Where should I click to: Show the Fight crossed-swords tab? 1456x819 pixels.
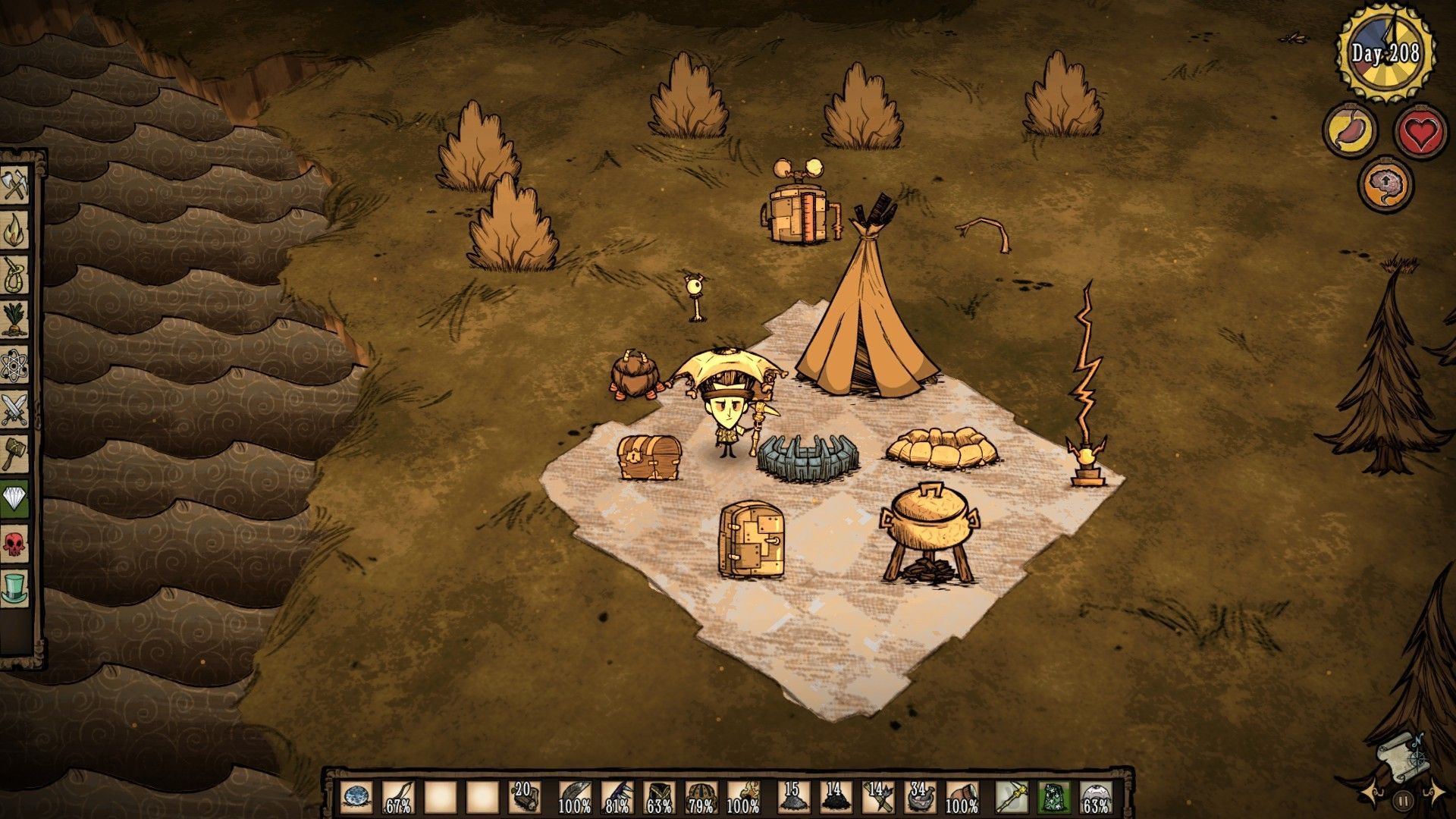click(x=15, y=409)
